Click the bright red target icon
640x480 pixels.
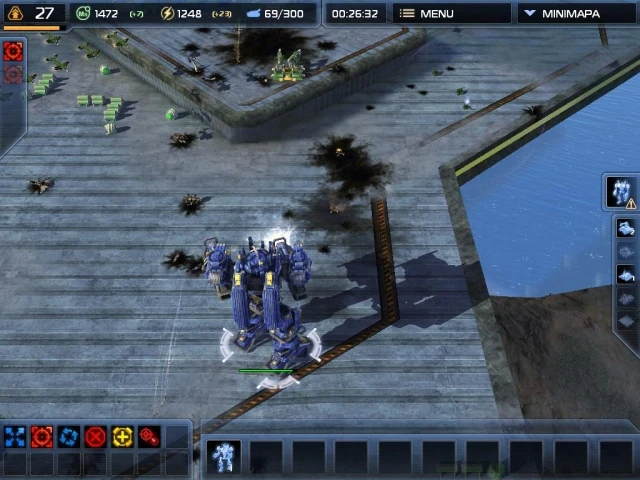tap(13, 51)
